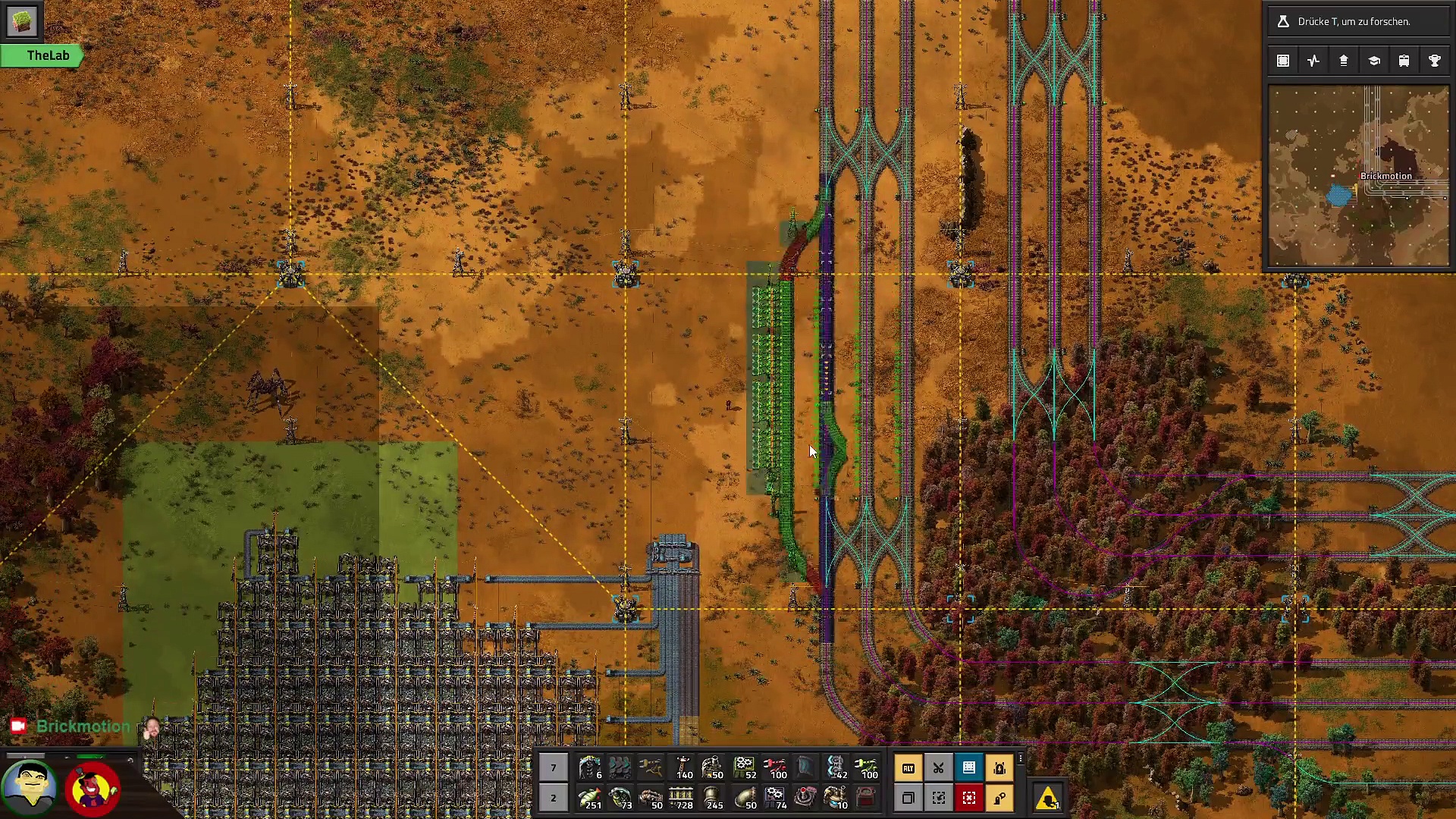Open the logistic networks button with the upward arrow
1456x819 pixels.
click(x=1343, y=61)
